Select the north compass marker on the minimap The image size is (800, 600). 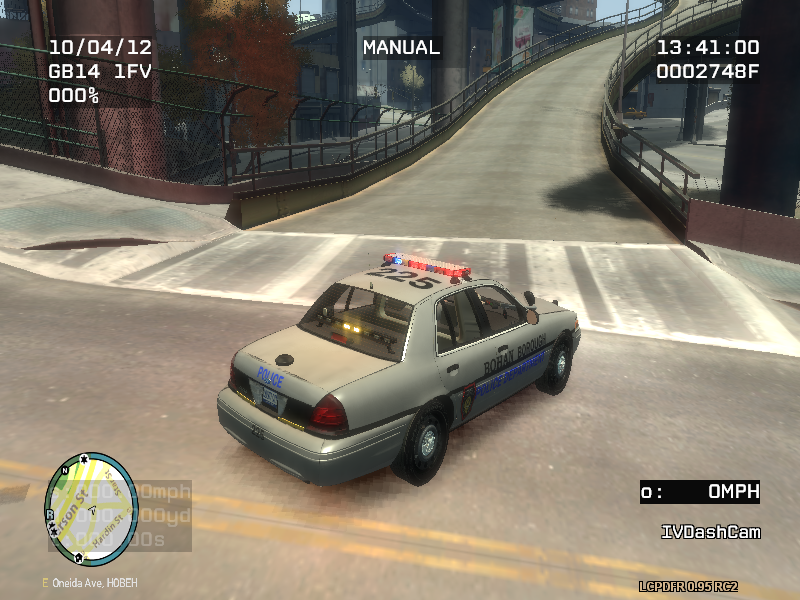[x=66, y=469]
